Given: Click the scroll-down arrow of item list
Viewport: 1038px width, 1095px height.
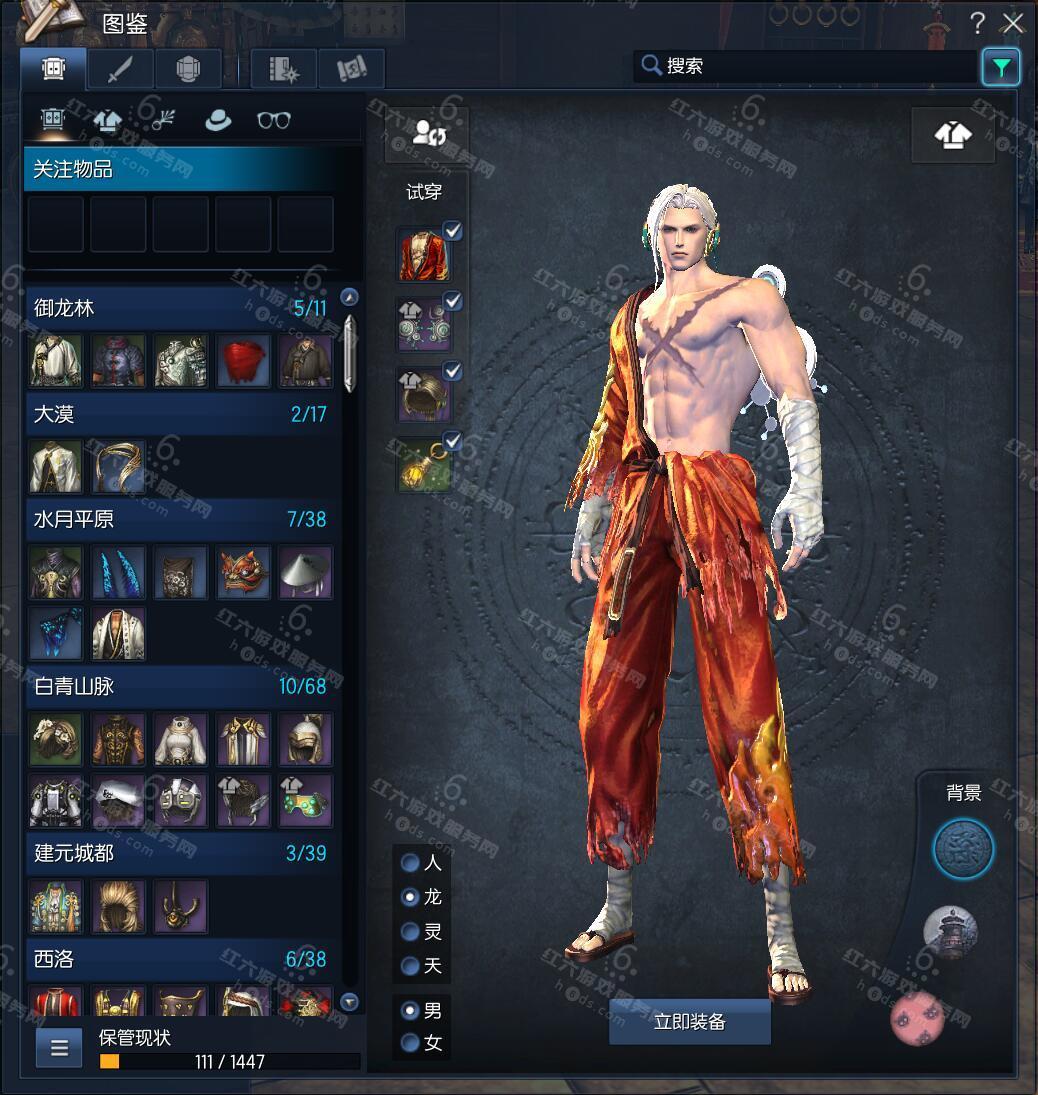Looking at the screenshot, I should [349, 1001].
